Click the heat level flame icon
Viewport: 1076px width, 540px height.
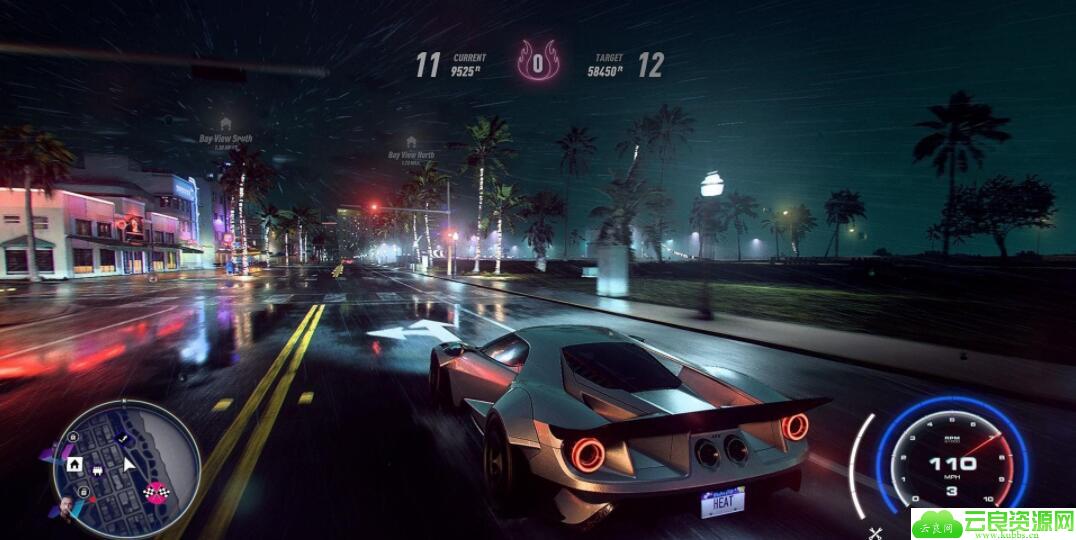538,63
